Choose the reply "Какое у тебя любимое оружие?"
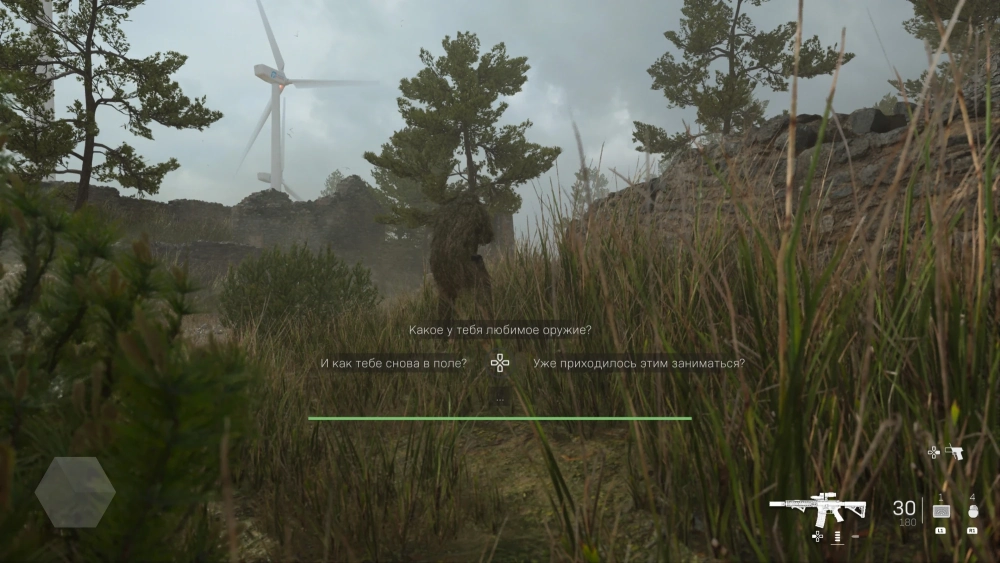 499,330
